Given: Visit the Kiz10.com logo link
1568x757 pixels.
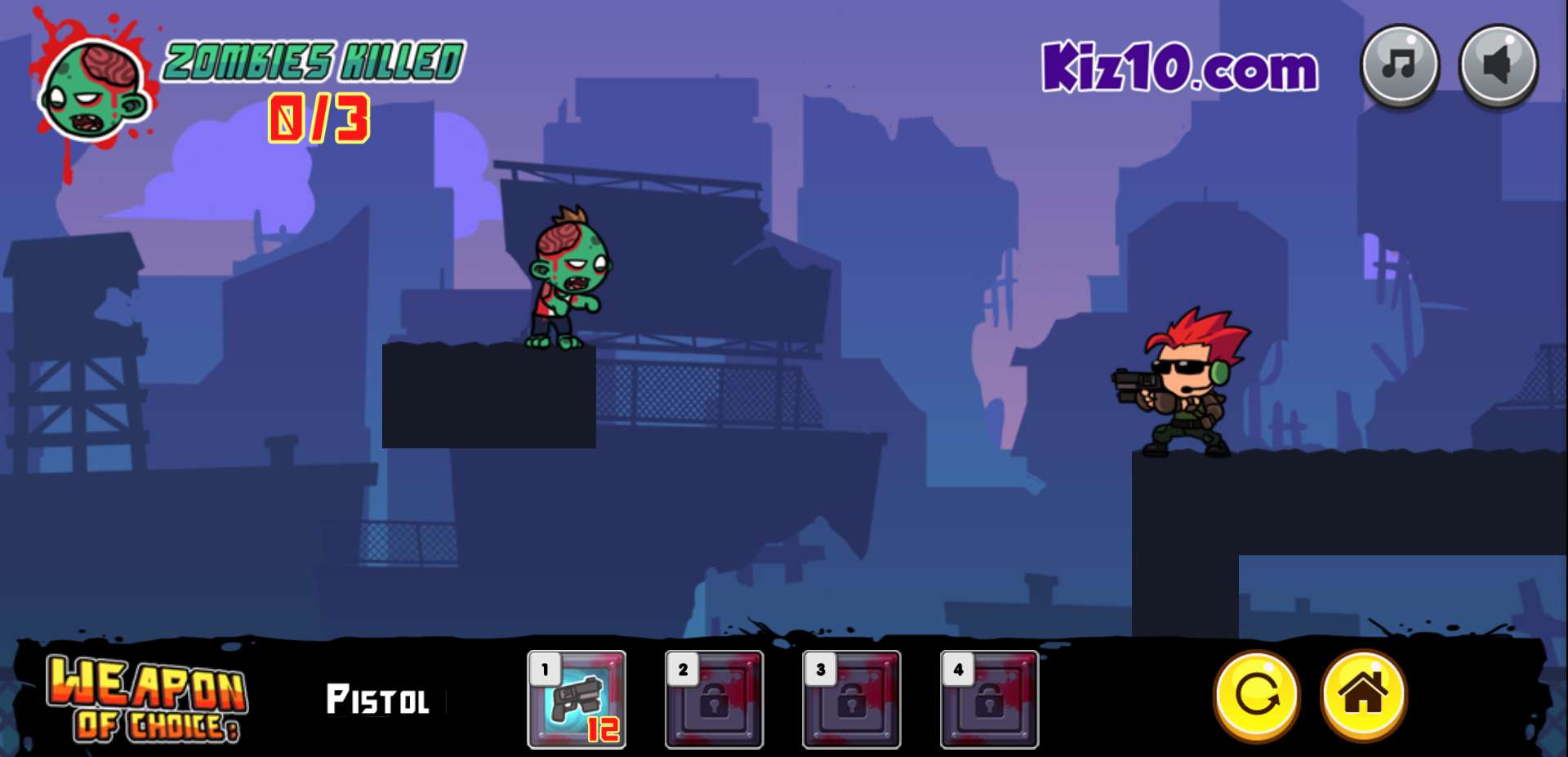Looking at the screenshot, I should pos(1179,67).
